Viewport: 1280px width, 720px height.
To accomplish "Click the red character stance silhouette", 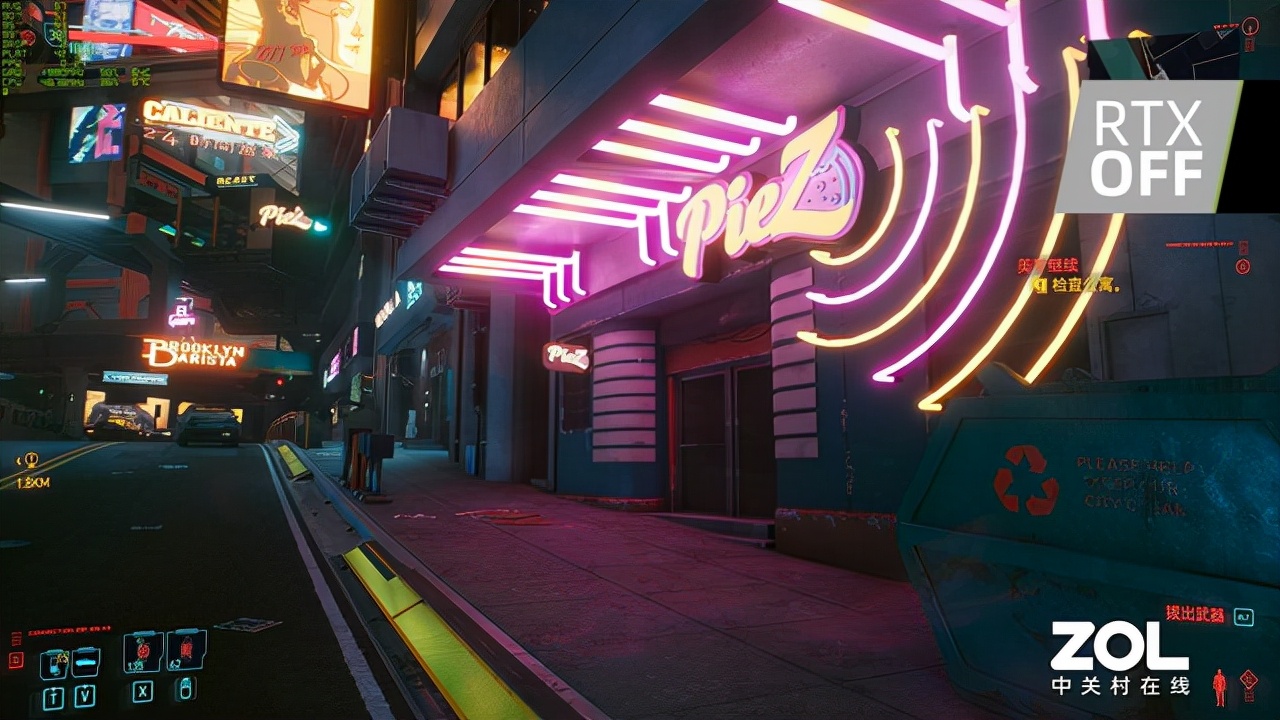I will pyautogui.click(x=1219, y=687).
